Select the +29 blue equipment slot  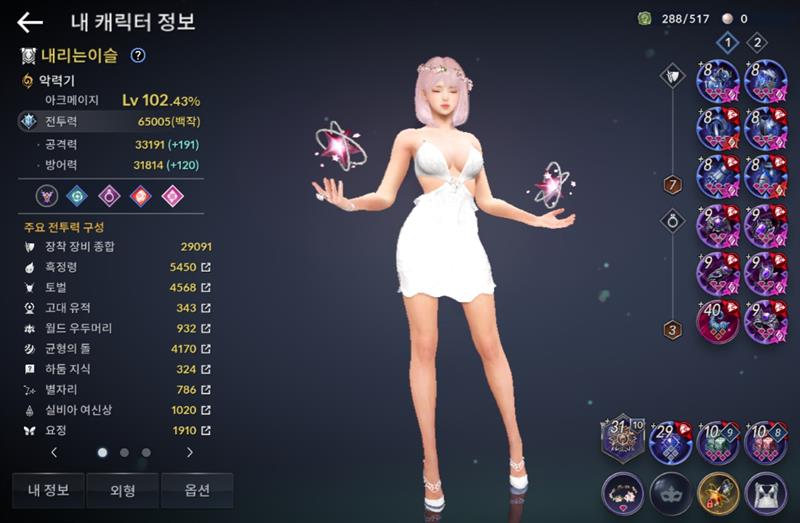670,442
